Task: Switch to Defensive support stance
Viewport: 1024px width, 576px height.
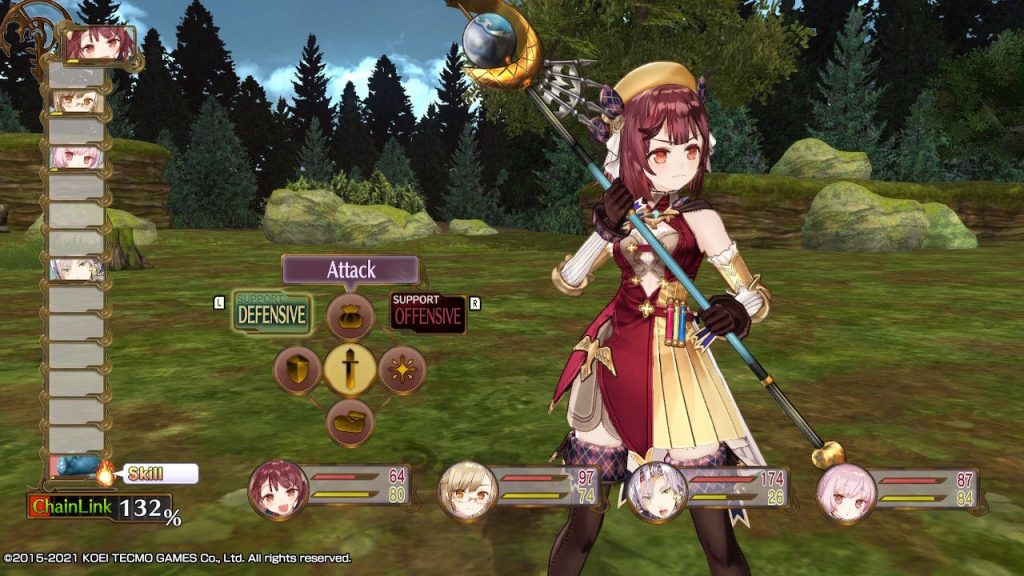Action: [x=271, y=313]
